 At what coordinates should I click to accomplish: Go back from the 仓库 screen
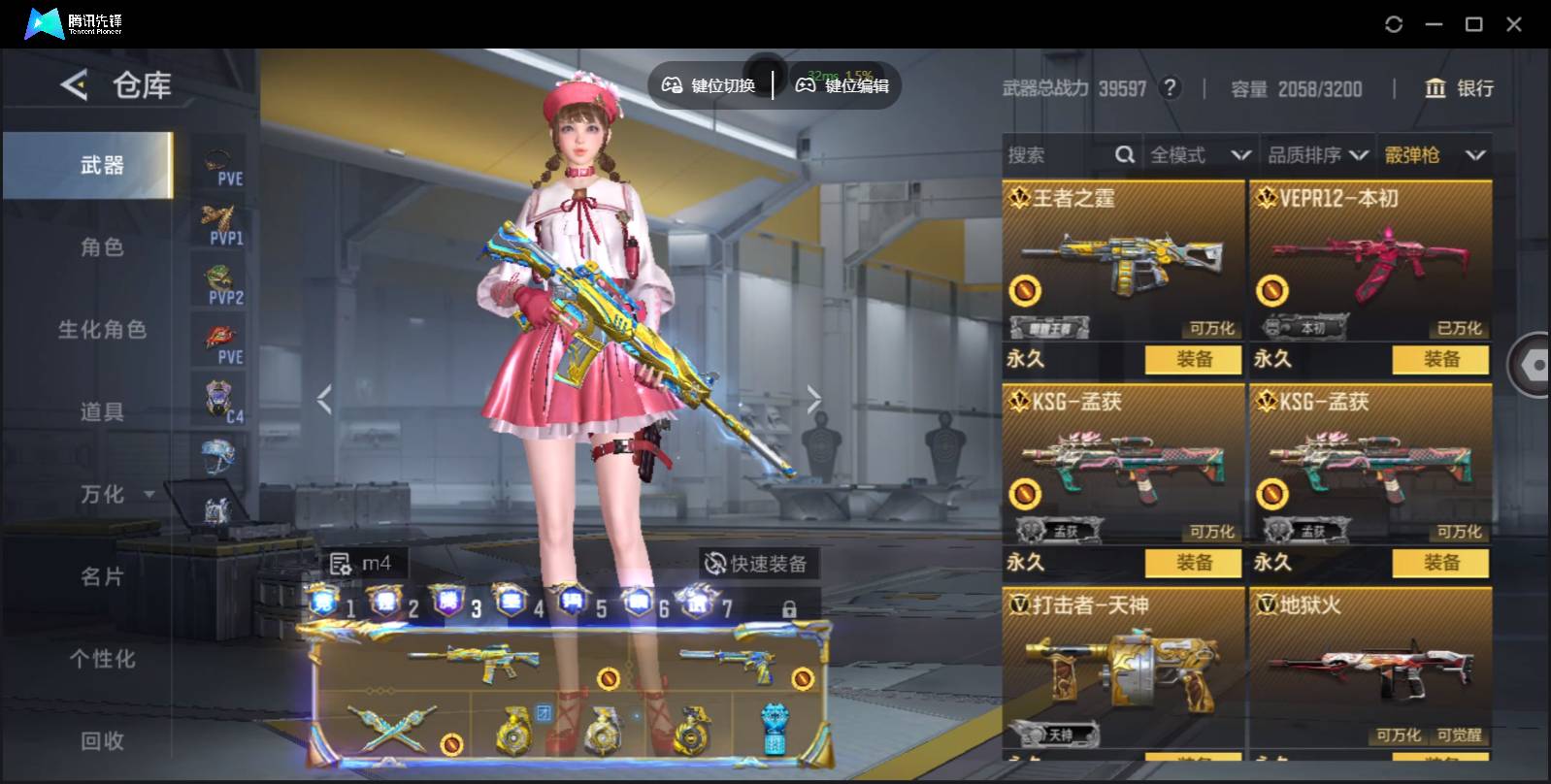click(74, 85)
